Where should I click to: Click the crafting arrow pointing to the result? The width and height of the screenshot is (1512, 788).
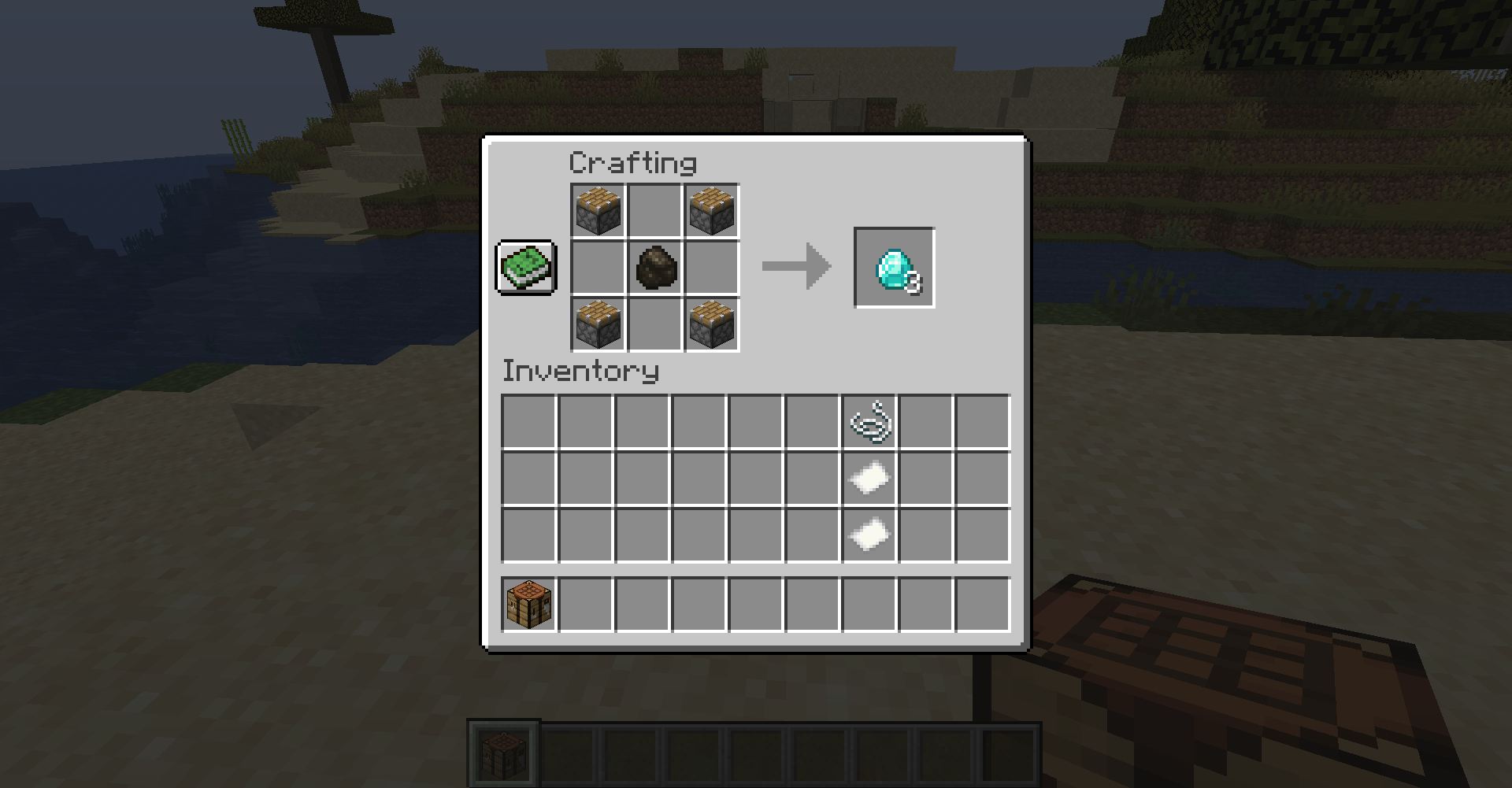795,265
